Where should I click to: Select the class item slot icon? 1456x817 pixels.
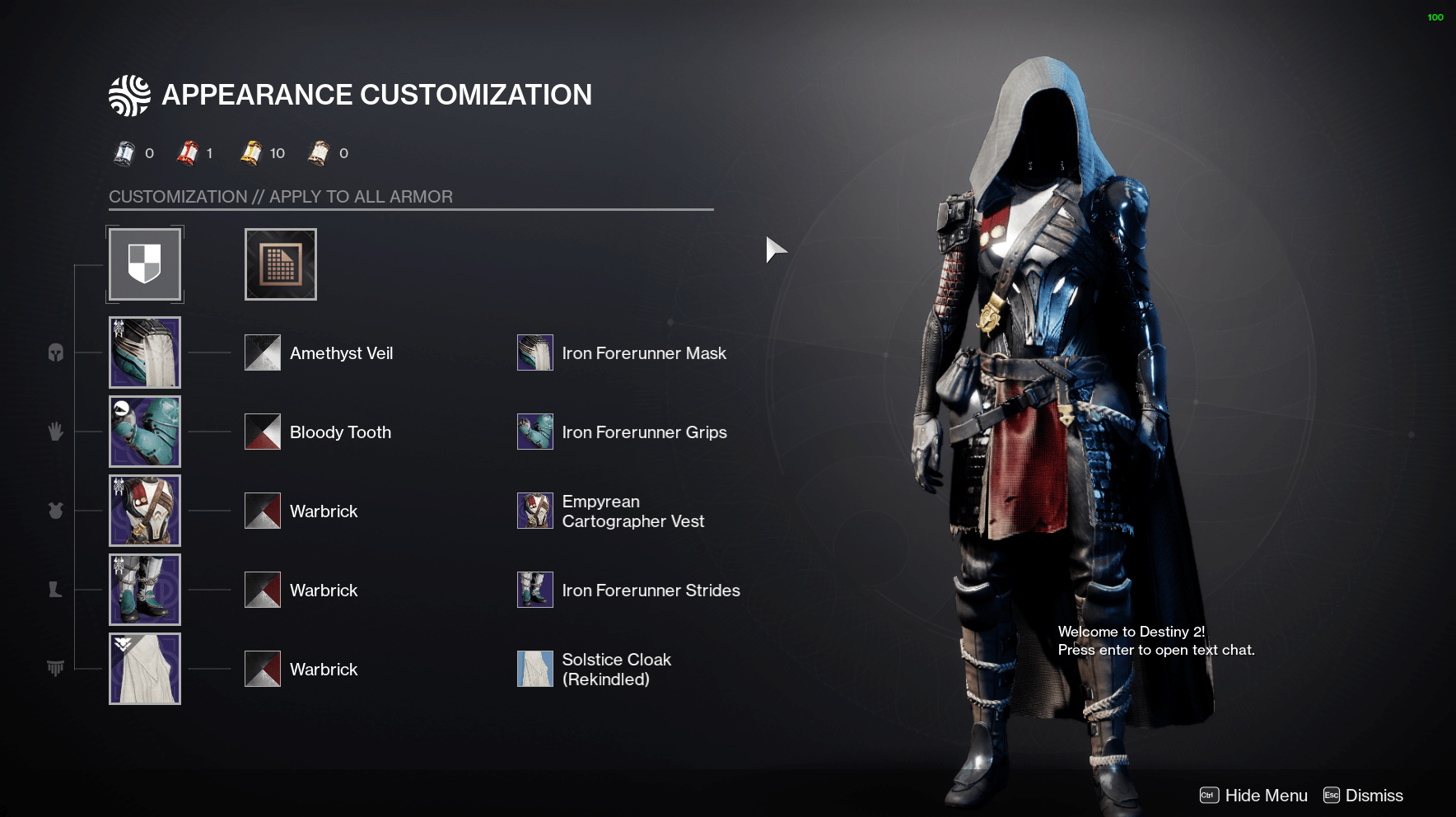pyautogui.click(x=55, y=669)
